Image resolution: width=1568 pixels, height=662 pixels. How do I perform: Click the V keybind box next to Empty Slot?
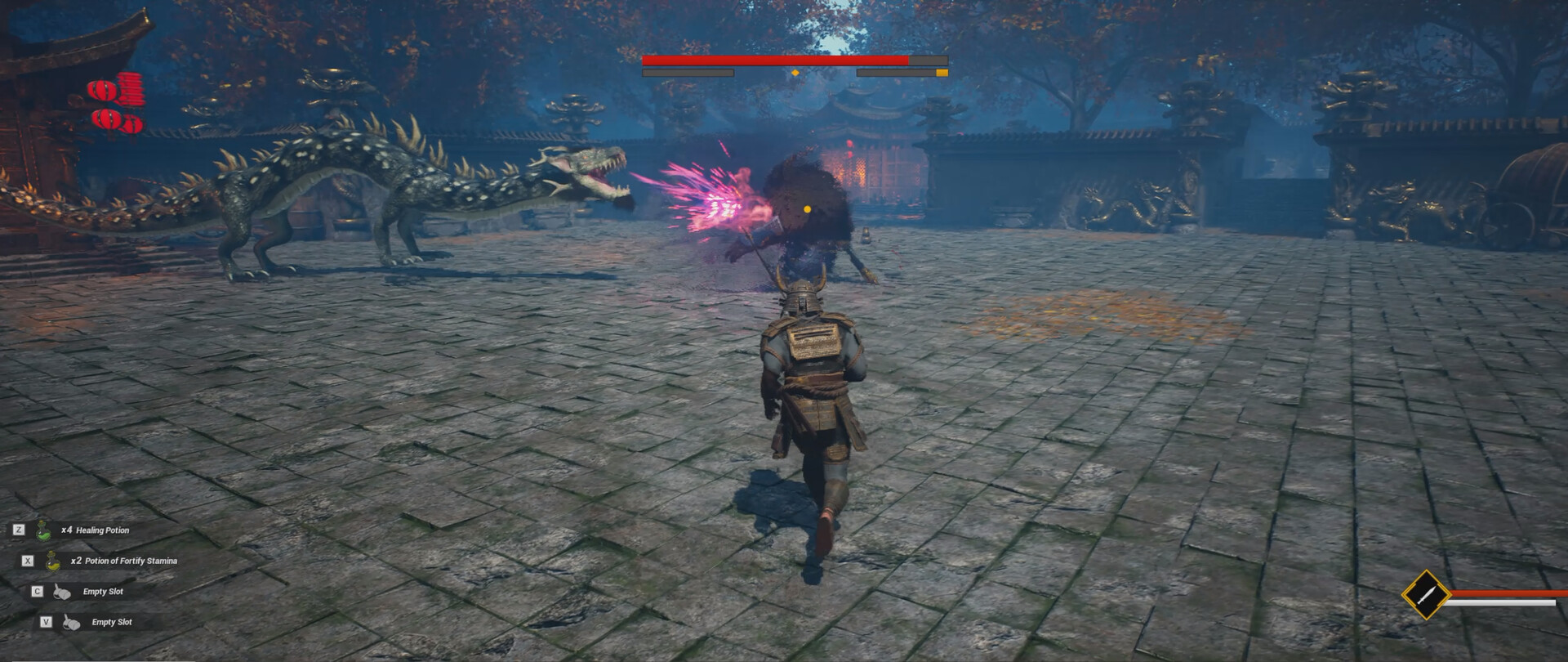[47, 621]
